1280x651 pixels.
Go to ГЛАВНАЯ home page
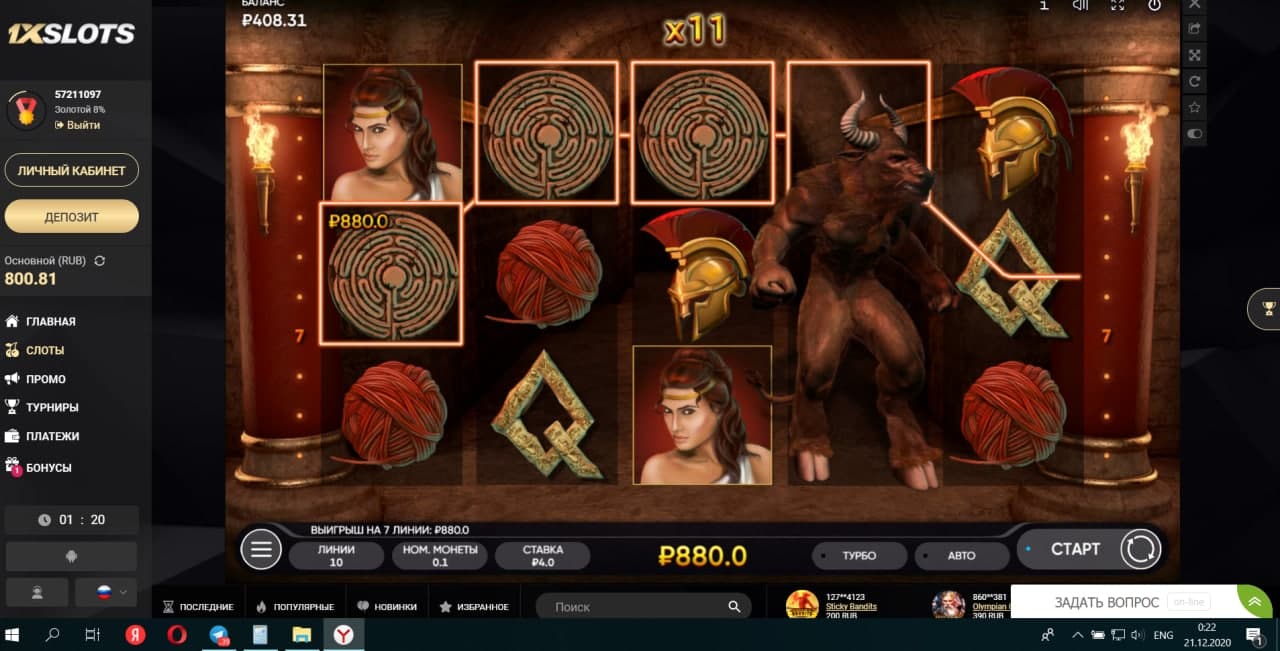click(50, 321)
